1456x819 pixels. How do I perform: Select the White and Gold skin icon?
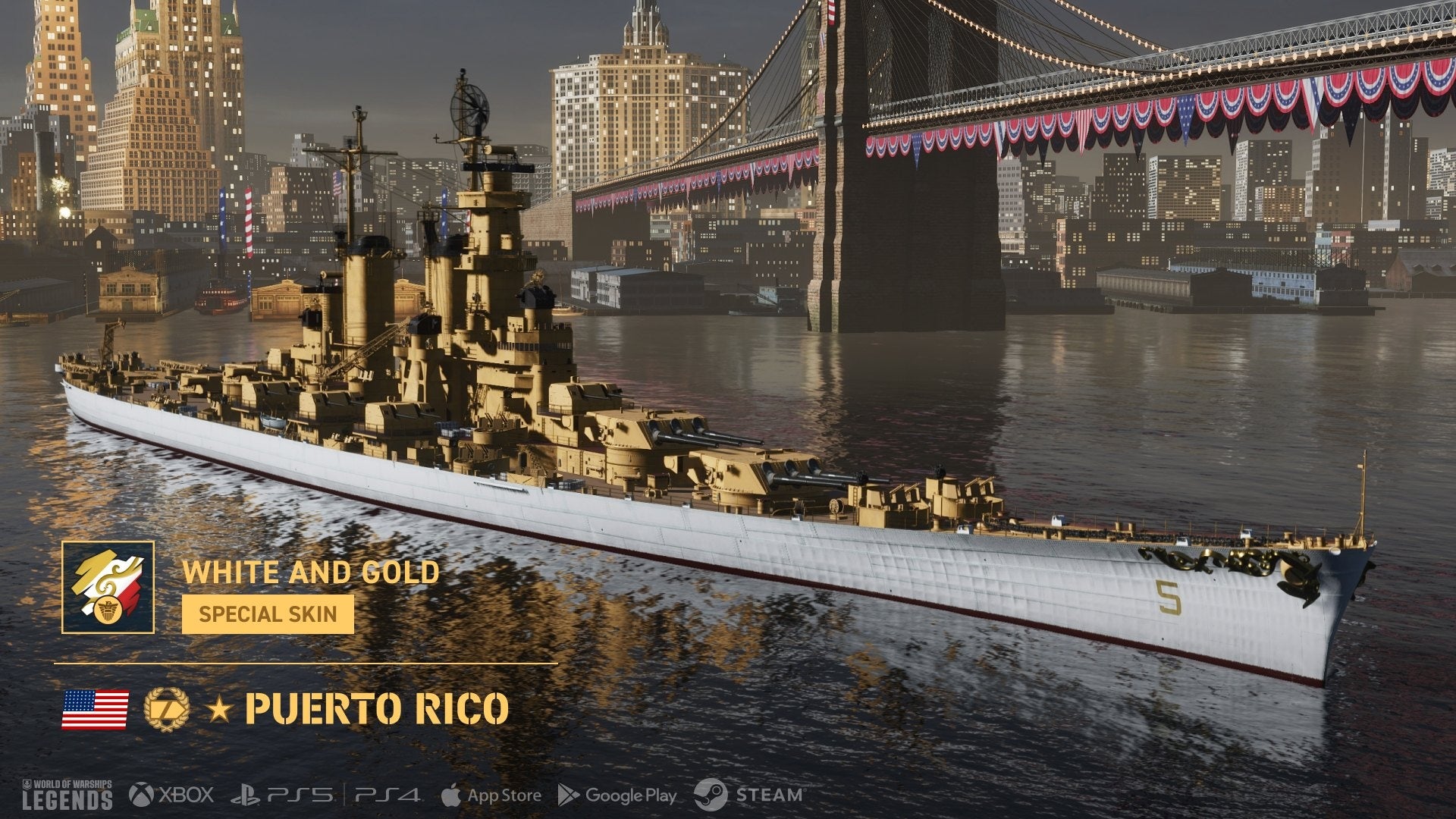[x=108, y=587]
